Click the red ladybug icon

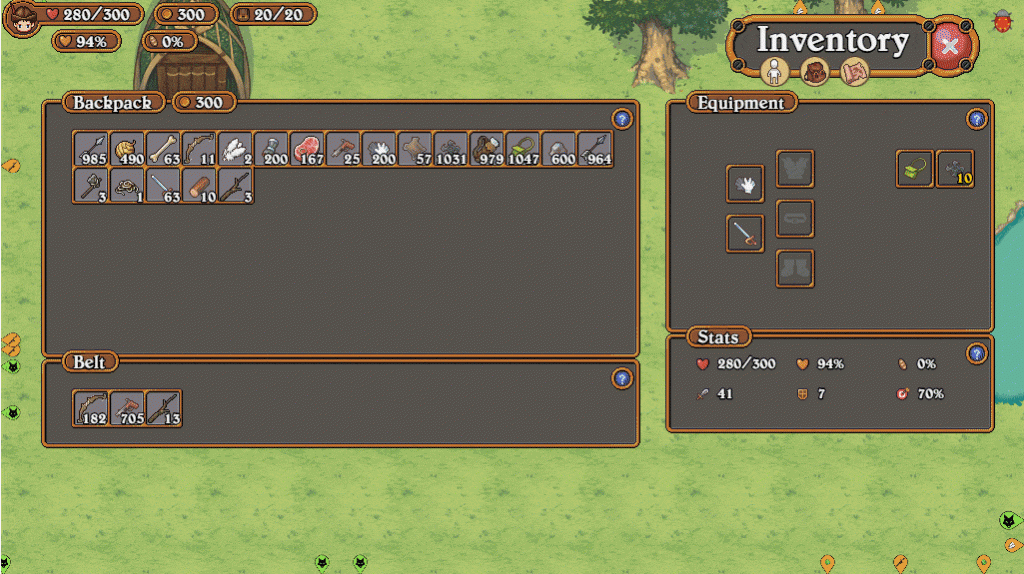coord(1002,19)
